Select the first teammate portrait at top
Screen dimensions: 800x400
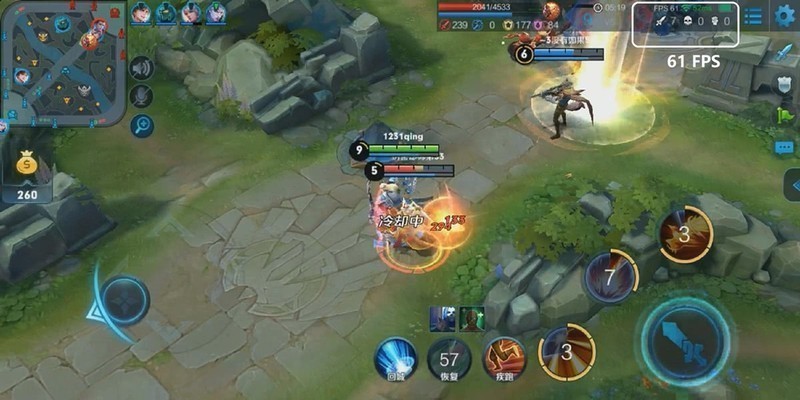141,13
